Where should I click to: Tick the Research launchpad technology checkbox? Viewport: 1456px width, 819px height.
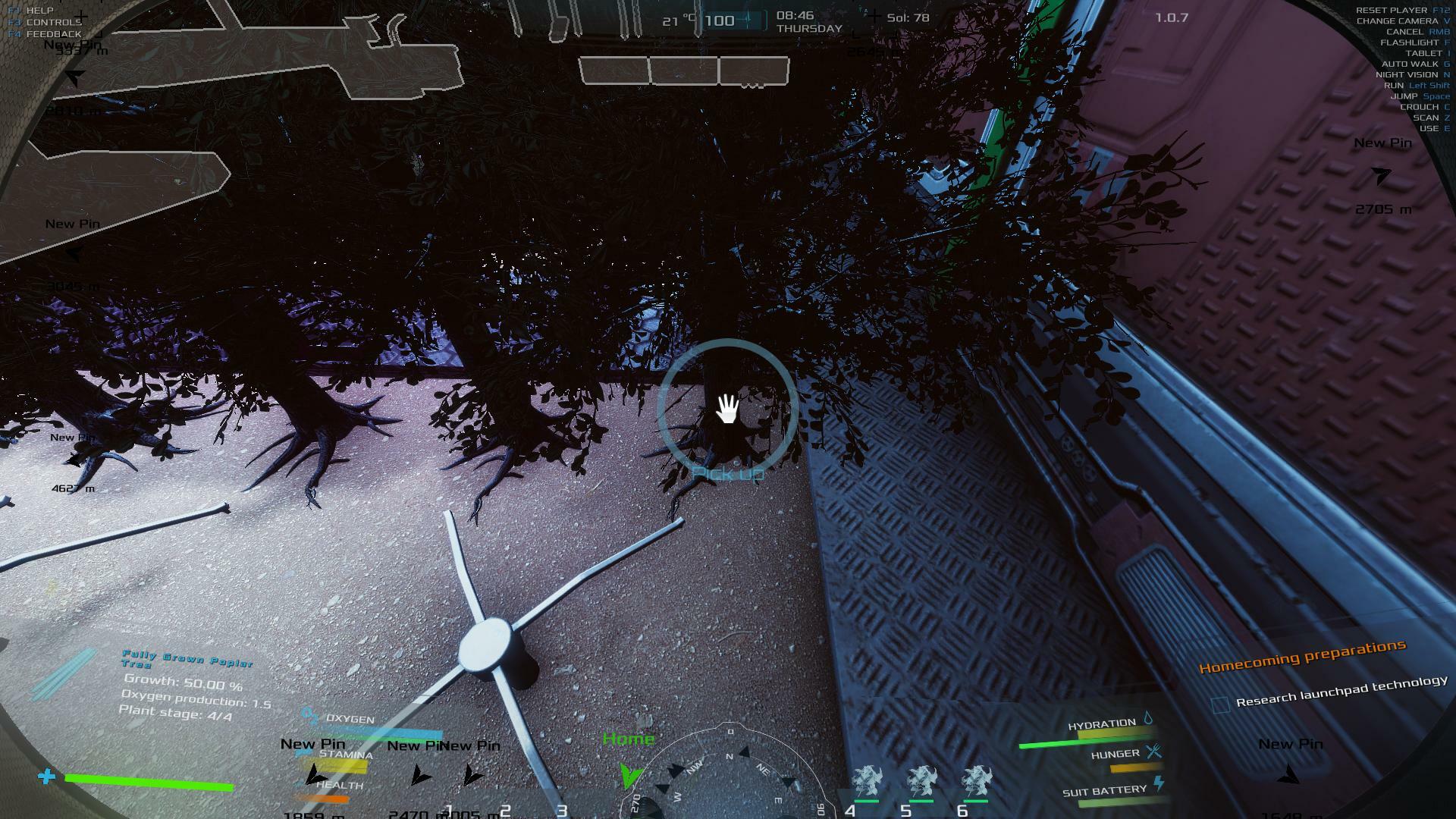point(1221,704)
